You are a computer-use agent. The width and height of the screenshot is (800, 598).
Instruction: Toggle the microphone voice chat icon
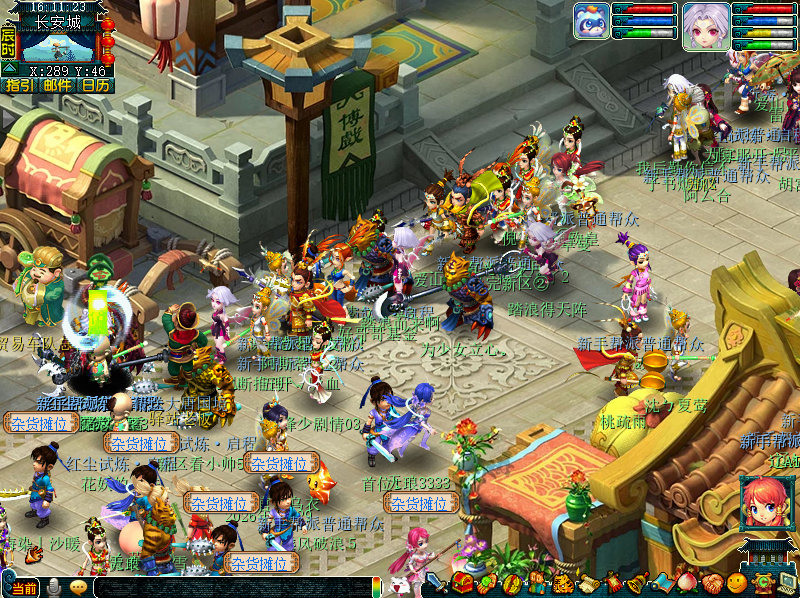[x=53, y=588]
